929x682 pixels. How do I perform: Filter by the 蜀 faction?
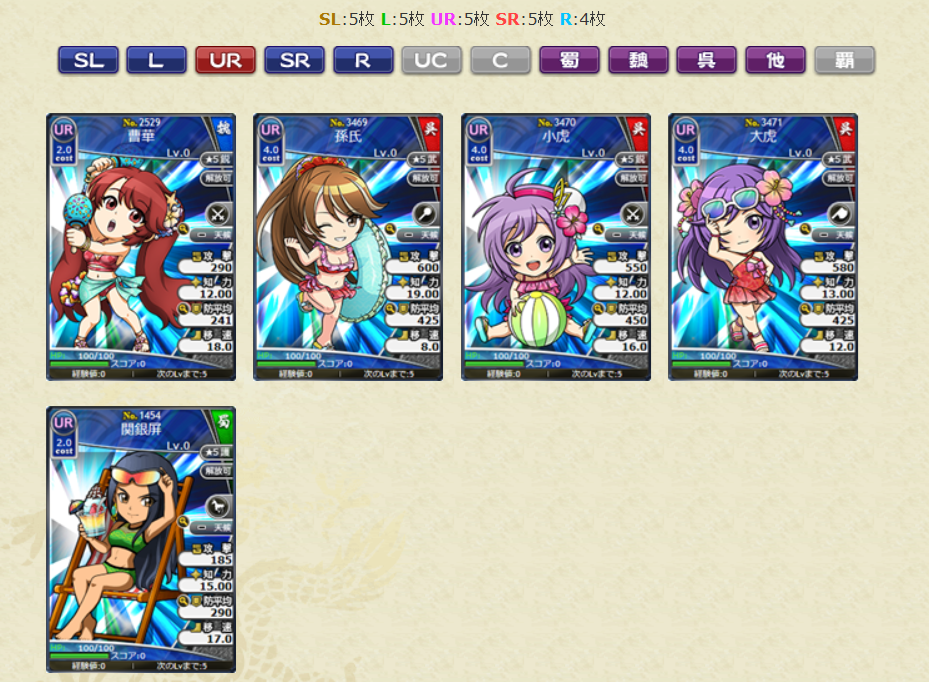tap(569, 60)
